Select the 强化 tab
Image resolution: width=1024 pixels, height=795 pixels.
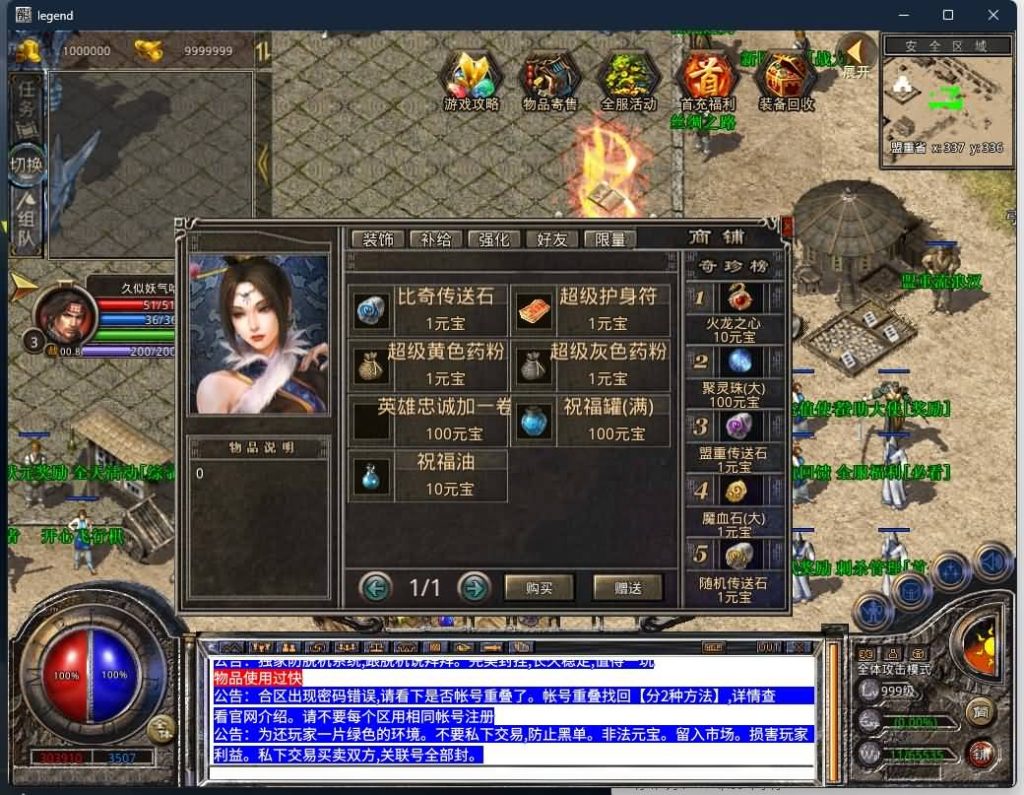494,239
